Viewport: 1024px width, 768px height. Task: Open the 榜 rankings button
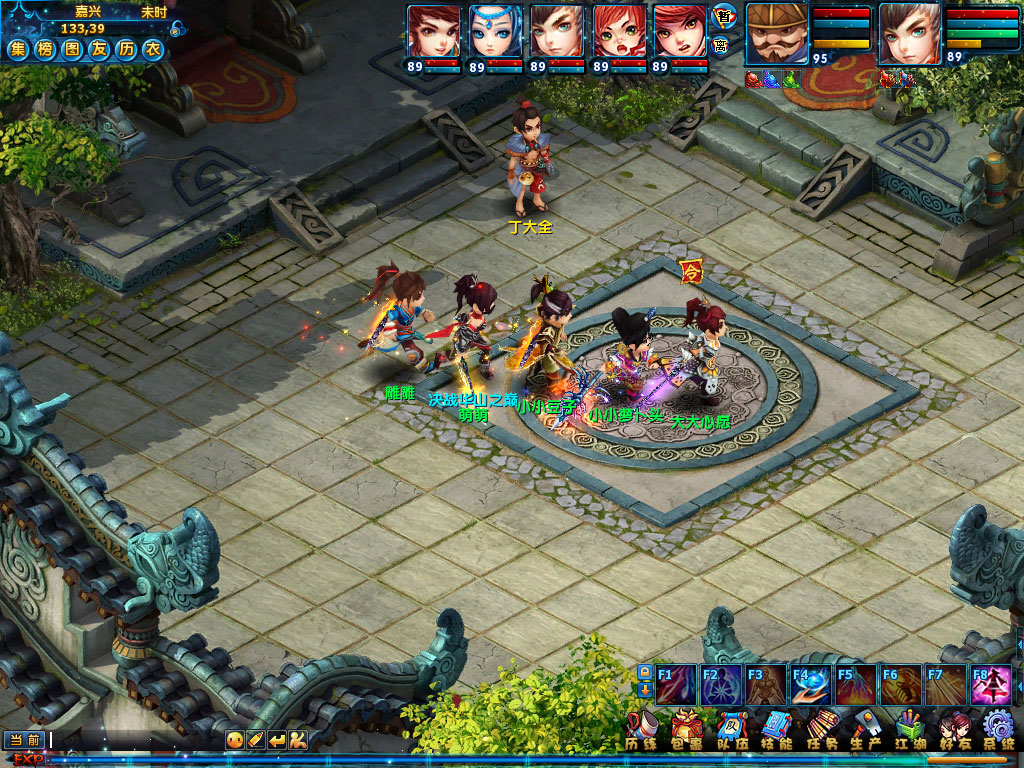point(45,49)
